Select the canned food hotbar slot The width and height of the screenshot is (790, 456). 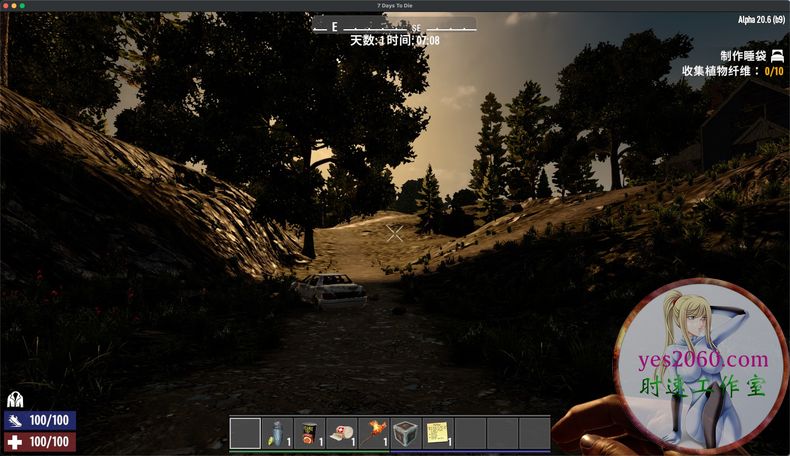pos(309,433)
